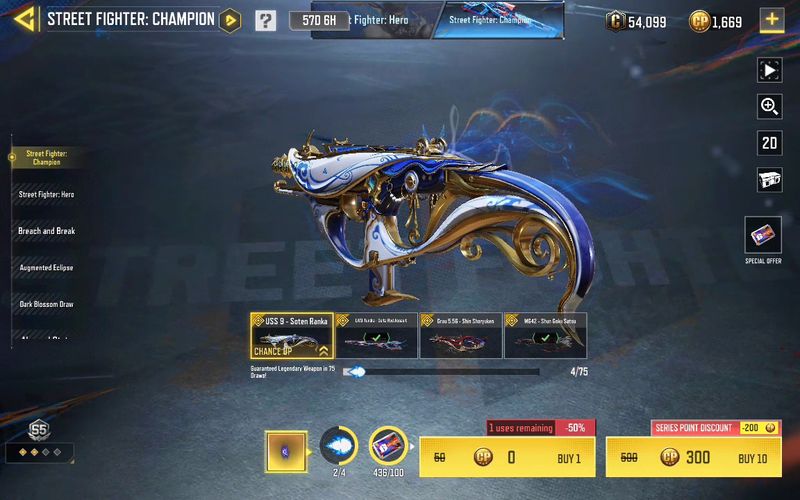This screenshot has height=500, width=800.
Task: Choose the Augmented Eclipse draw
Action: 46,268
